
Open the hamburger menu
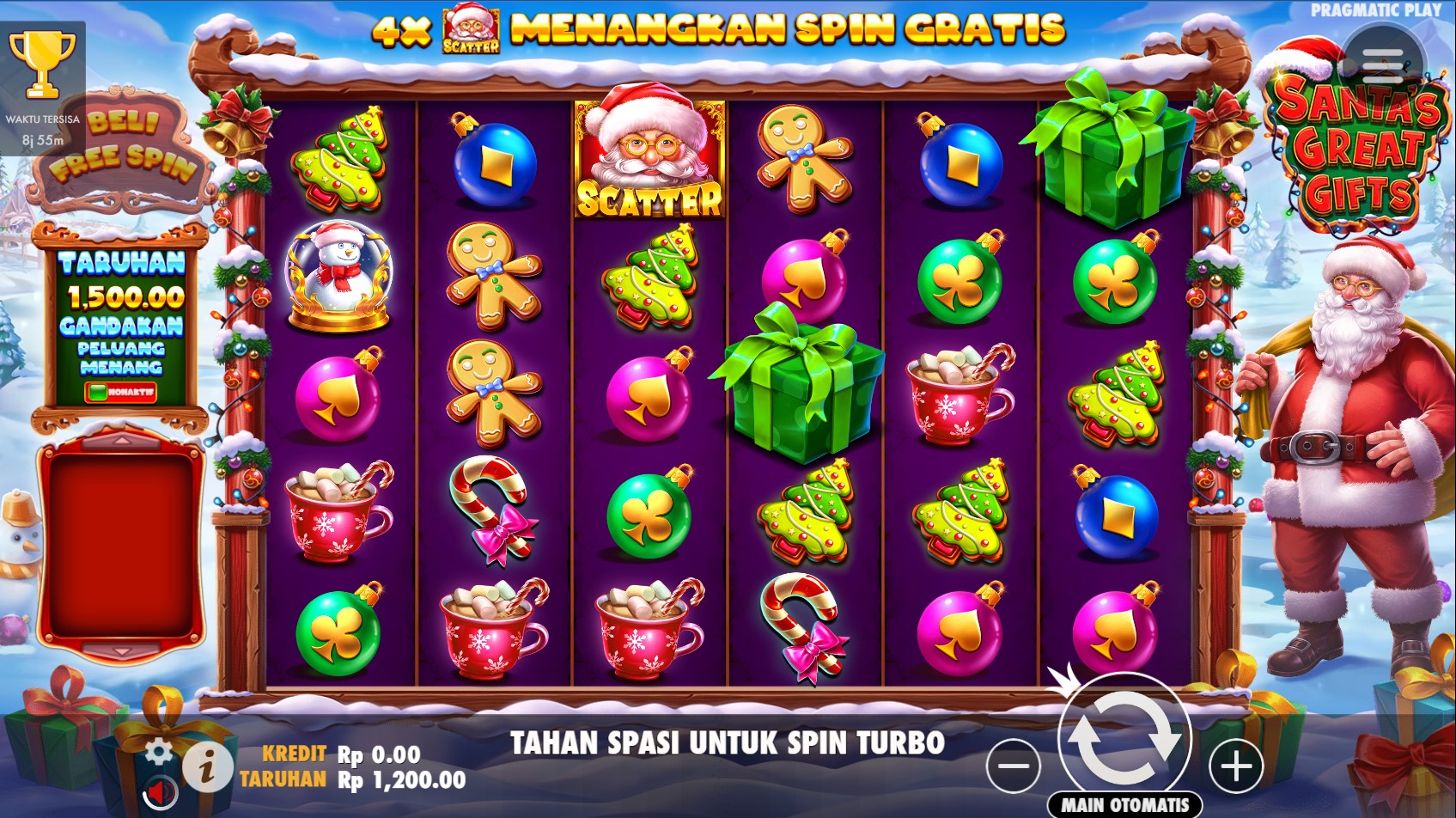tap(1382, 65)
